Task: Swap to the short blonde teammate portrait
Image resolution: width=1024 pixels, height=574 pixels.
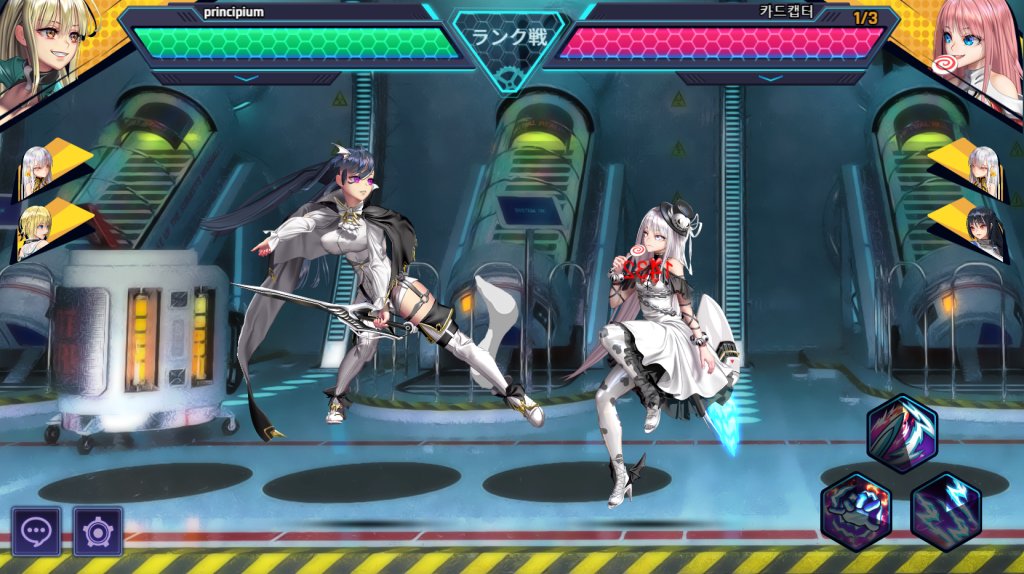Action: pos(36,234)
